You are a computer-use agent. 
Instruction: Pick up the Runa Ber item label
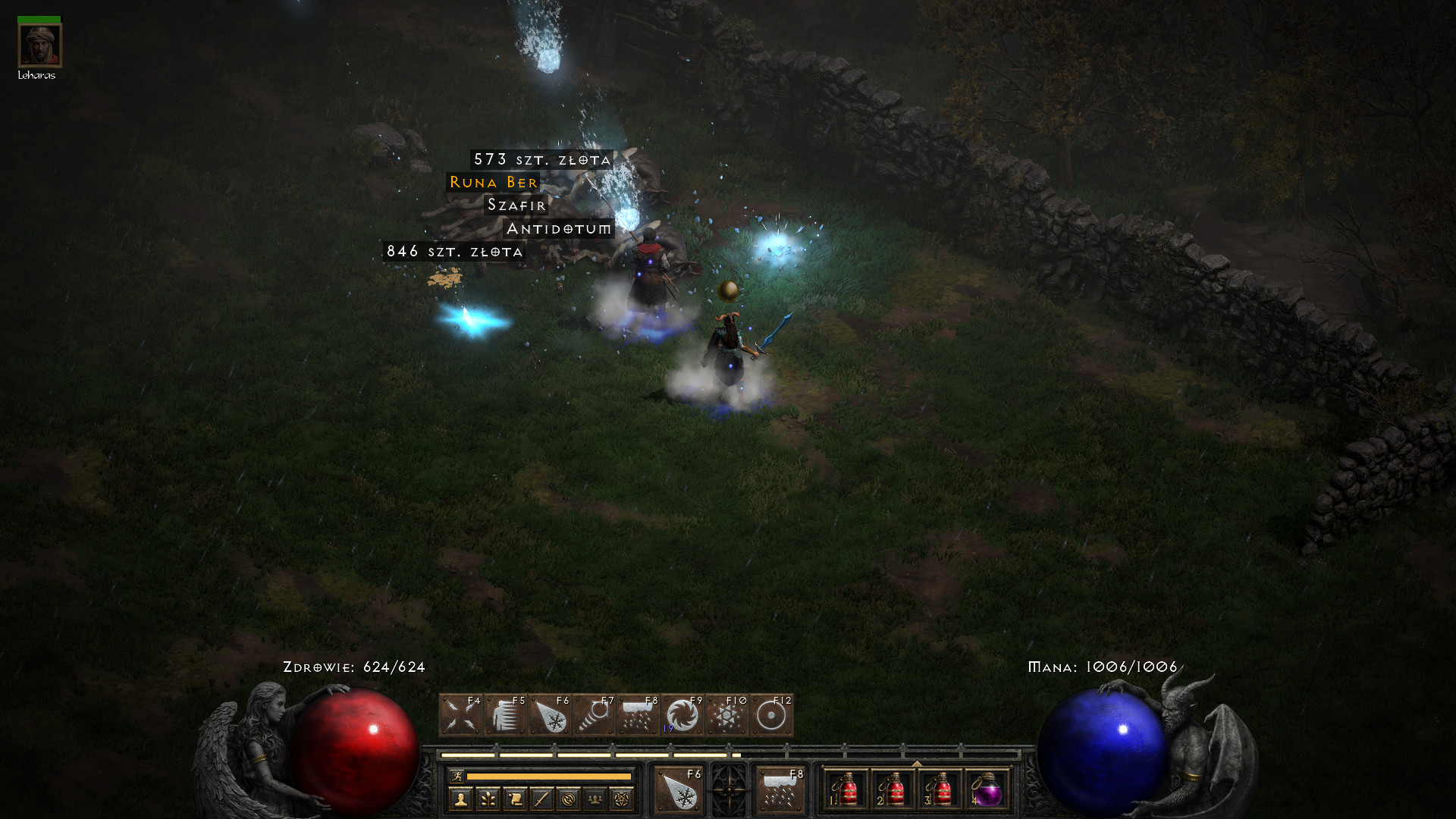[x=494, y=183]
